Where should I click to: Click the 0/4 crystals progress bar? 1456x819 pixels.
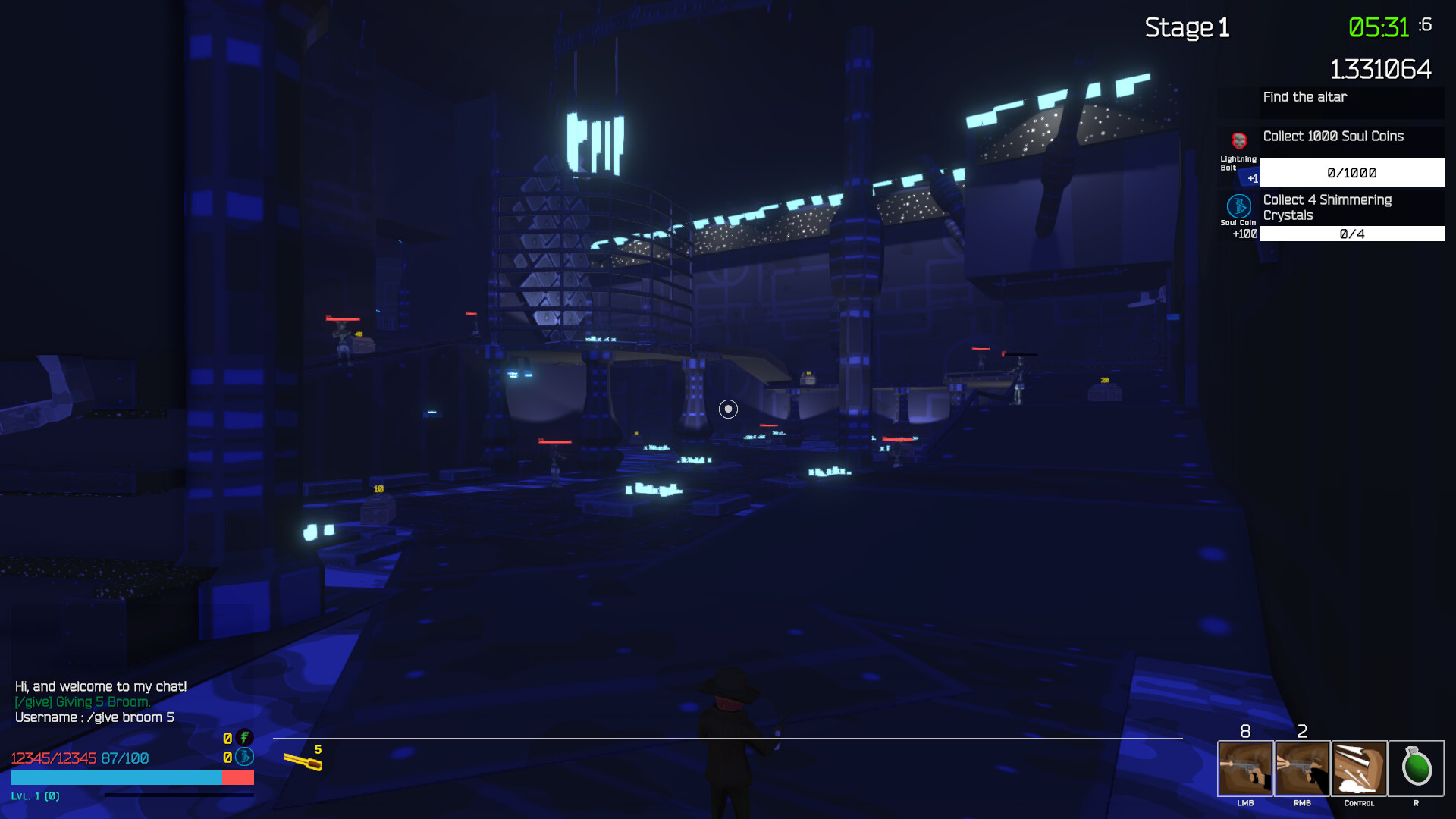(x=1351, y=234)
